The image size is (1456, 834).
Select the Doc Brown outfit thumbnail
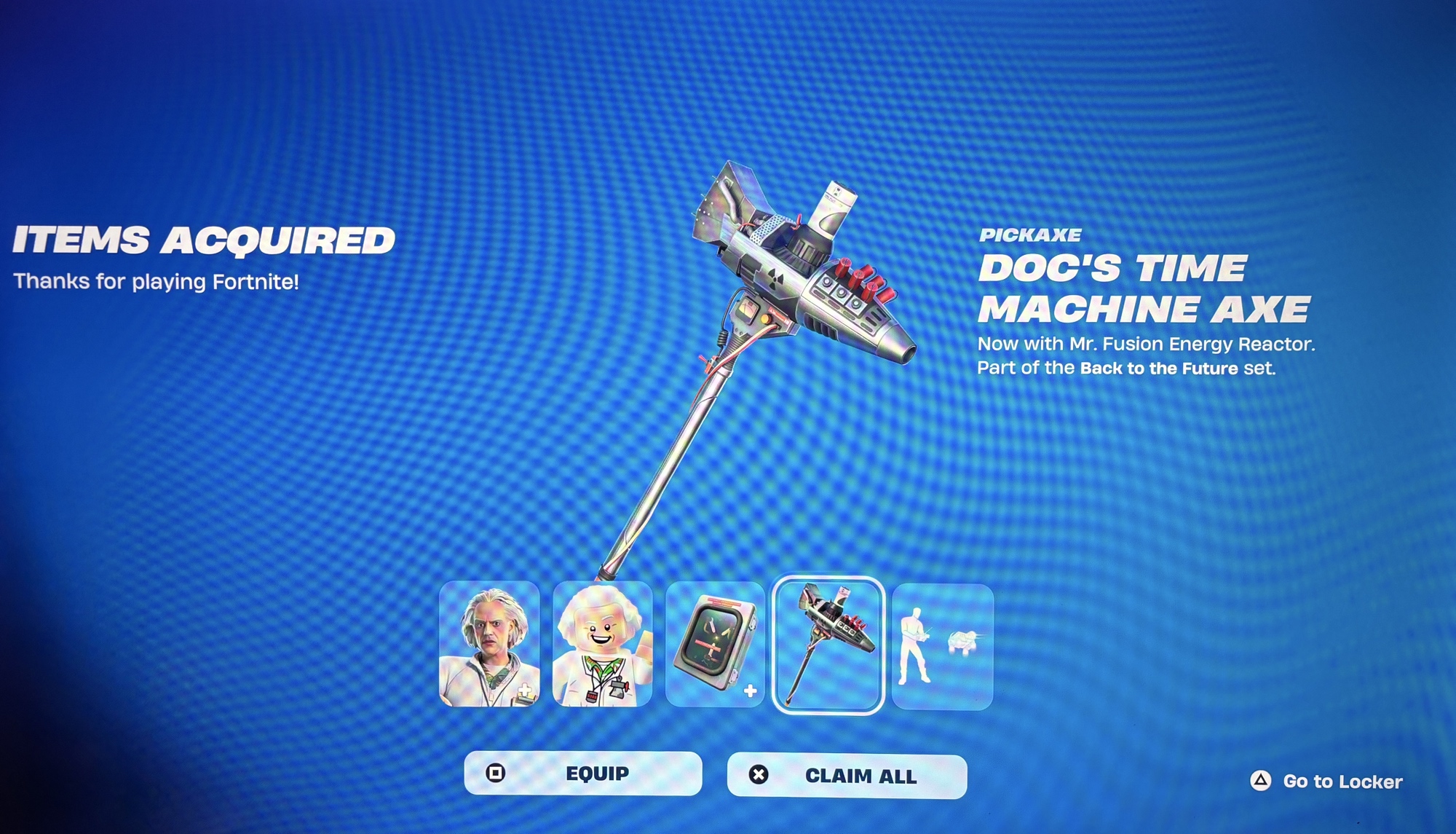tap(489, 645)
